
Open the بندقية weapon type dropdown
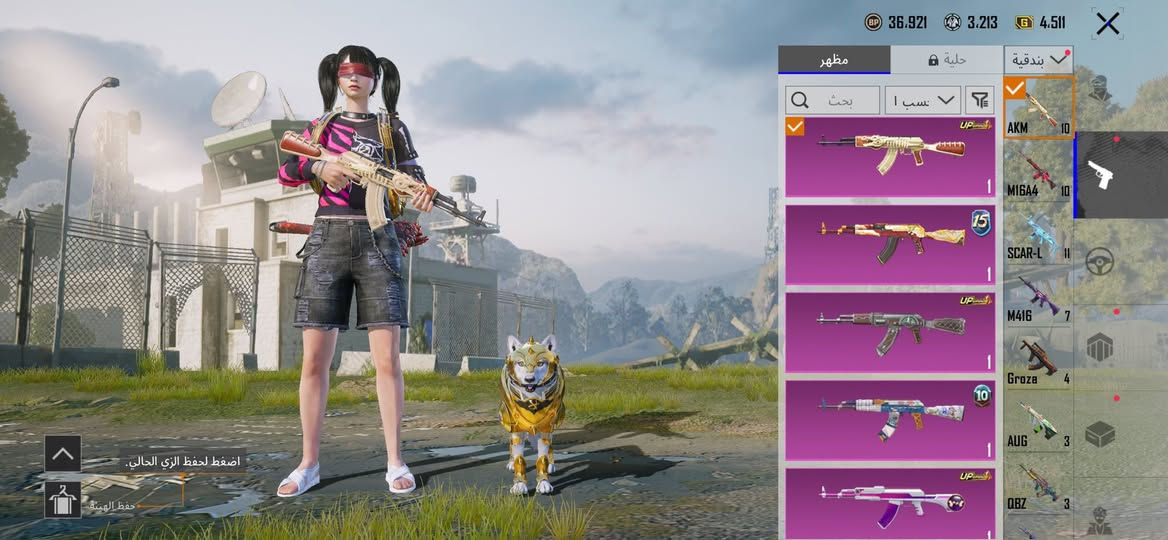click(x=1038, y=60)
